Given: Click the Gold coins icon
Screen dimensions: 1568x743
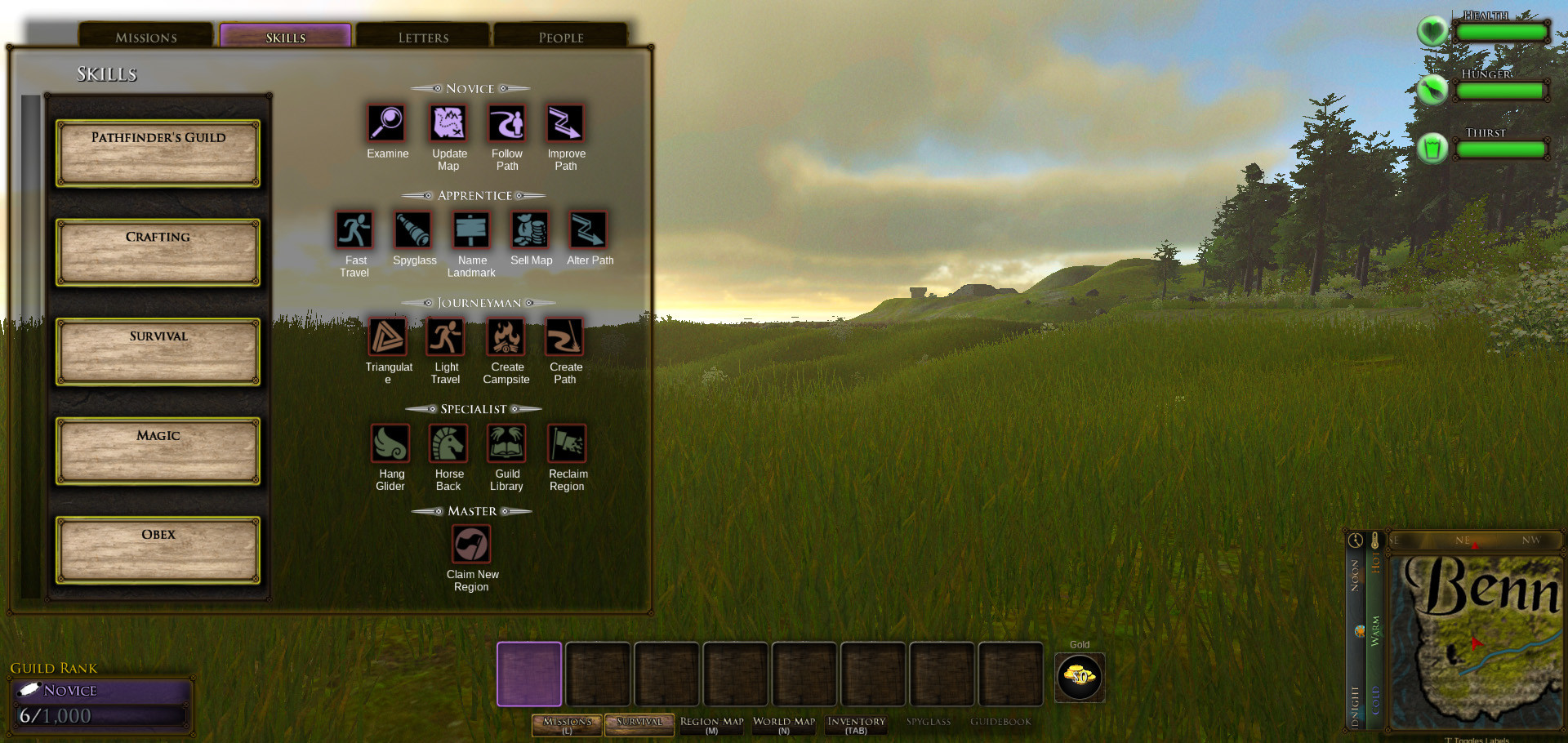Looking at the screenshot, I should (1080, 677).
